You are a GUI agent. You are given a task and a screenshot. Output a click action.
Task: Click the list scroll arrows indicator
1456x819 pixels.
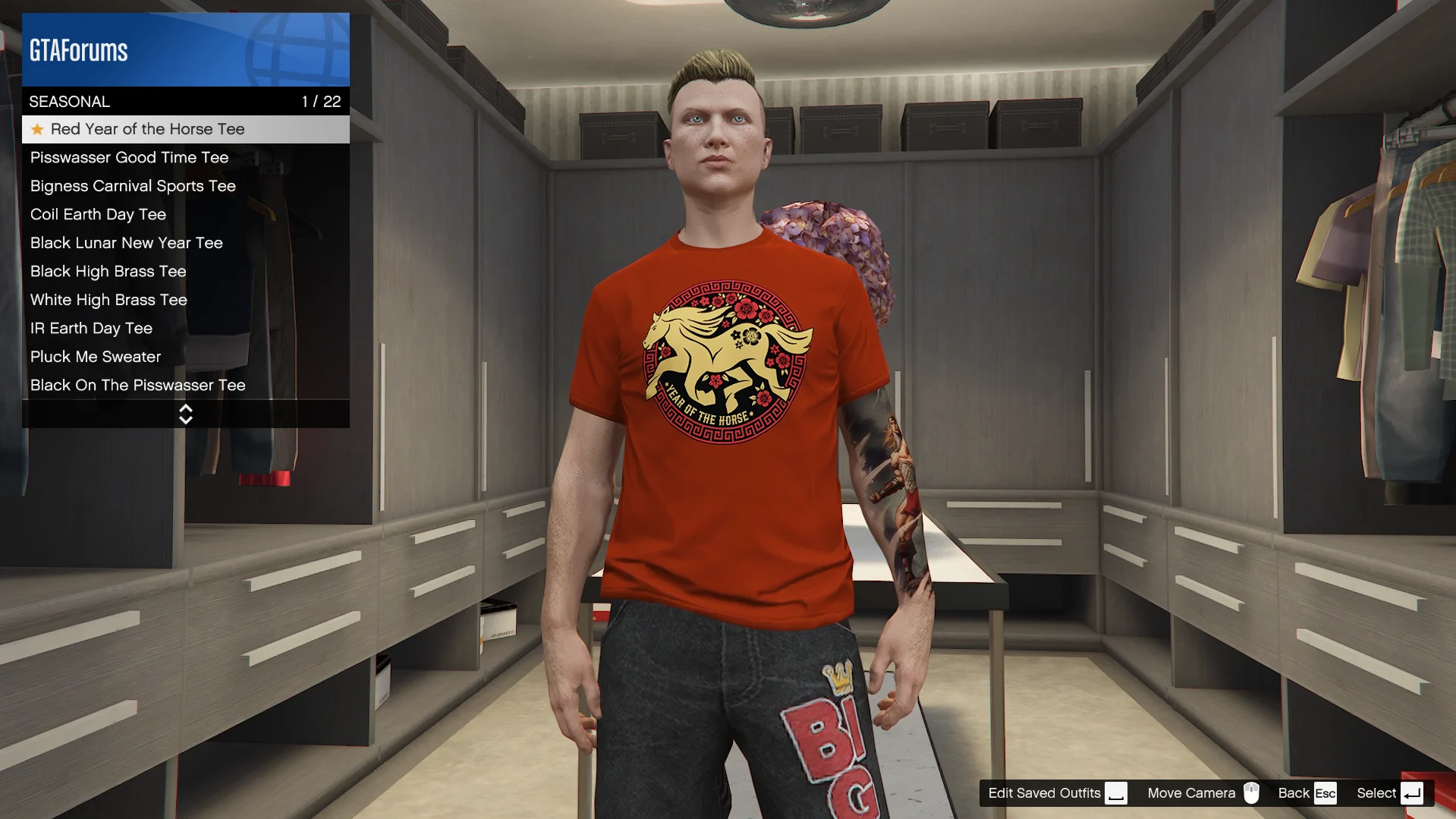186,414
